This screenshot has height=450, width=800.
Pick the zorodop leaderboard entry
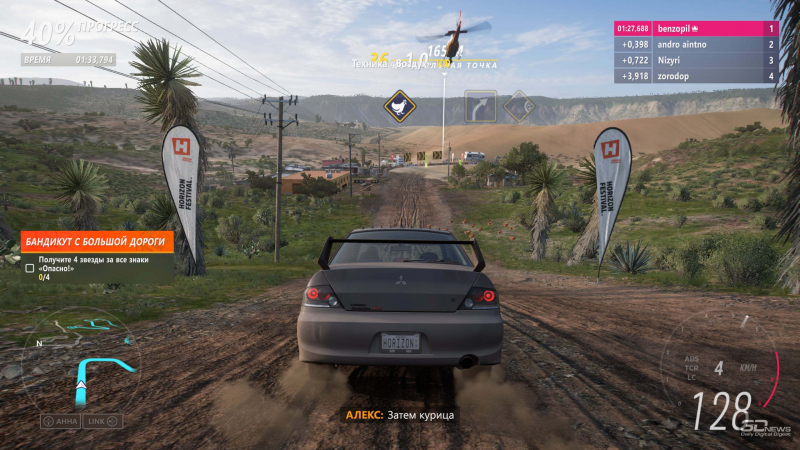pyautogui.click(x=695, y=76)
